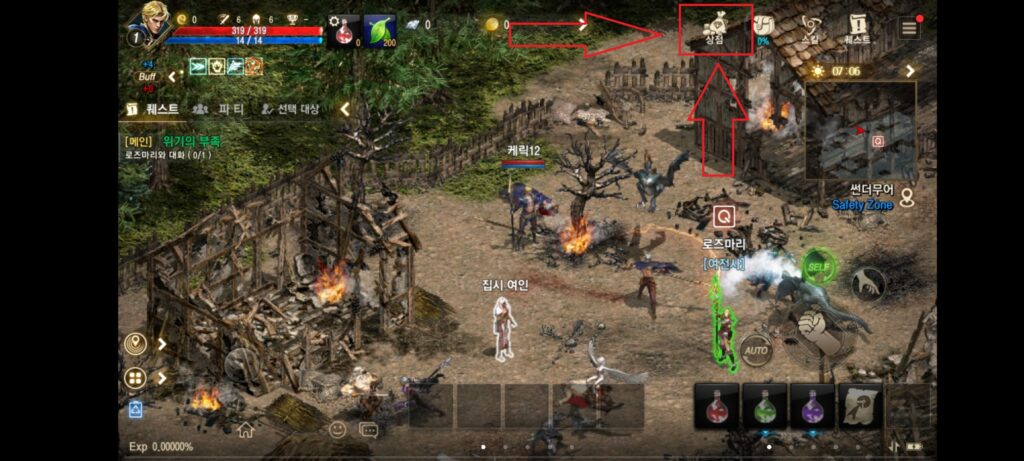The image size is (1024, 461).
Task: Toggle the AUTO battle button
Action: 755,351
